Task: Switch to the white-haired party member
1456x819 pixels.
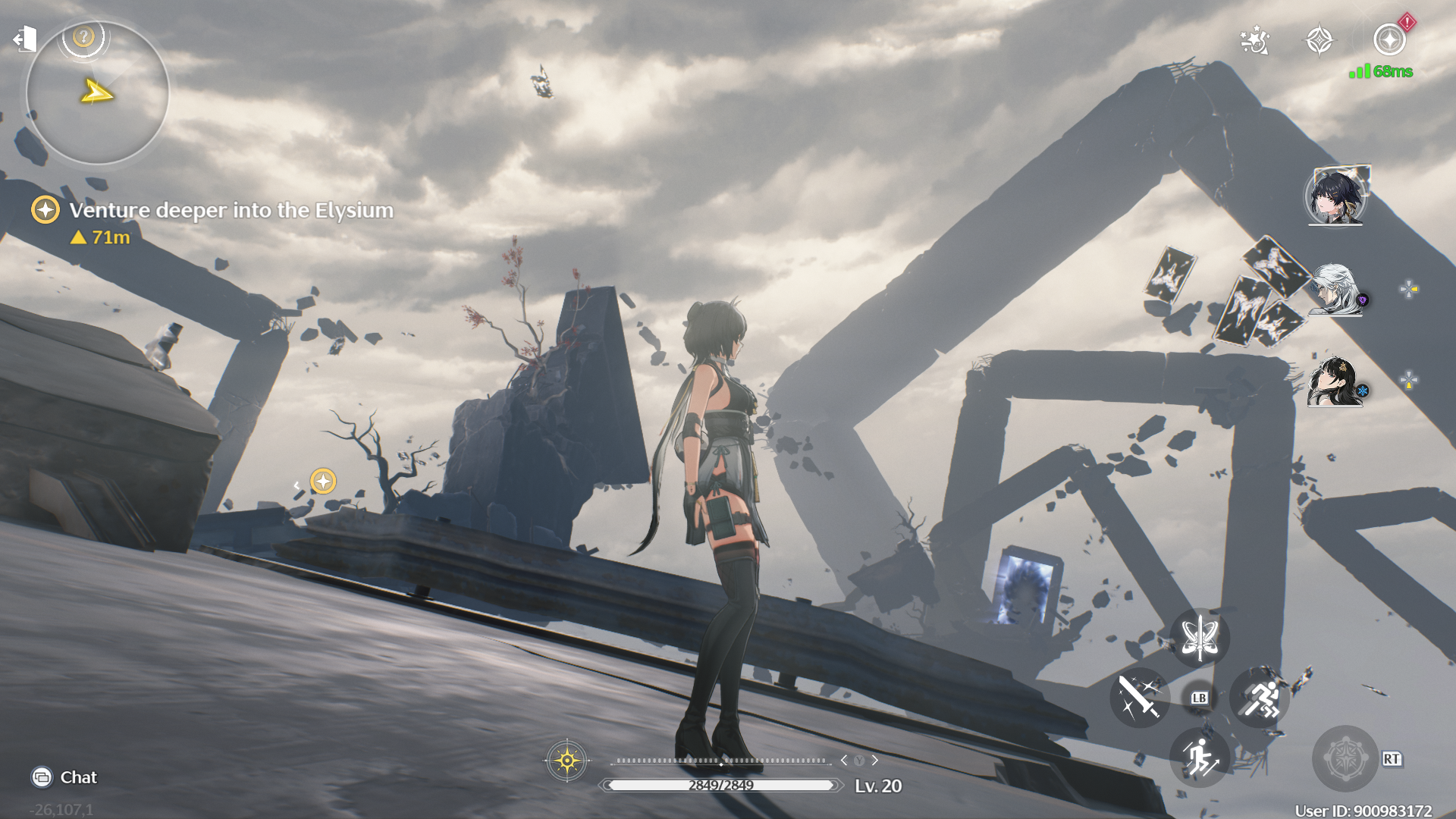Action: click(1335, 289)
